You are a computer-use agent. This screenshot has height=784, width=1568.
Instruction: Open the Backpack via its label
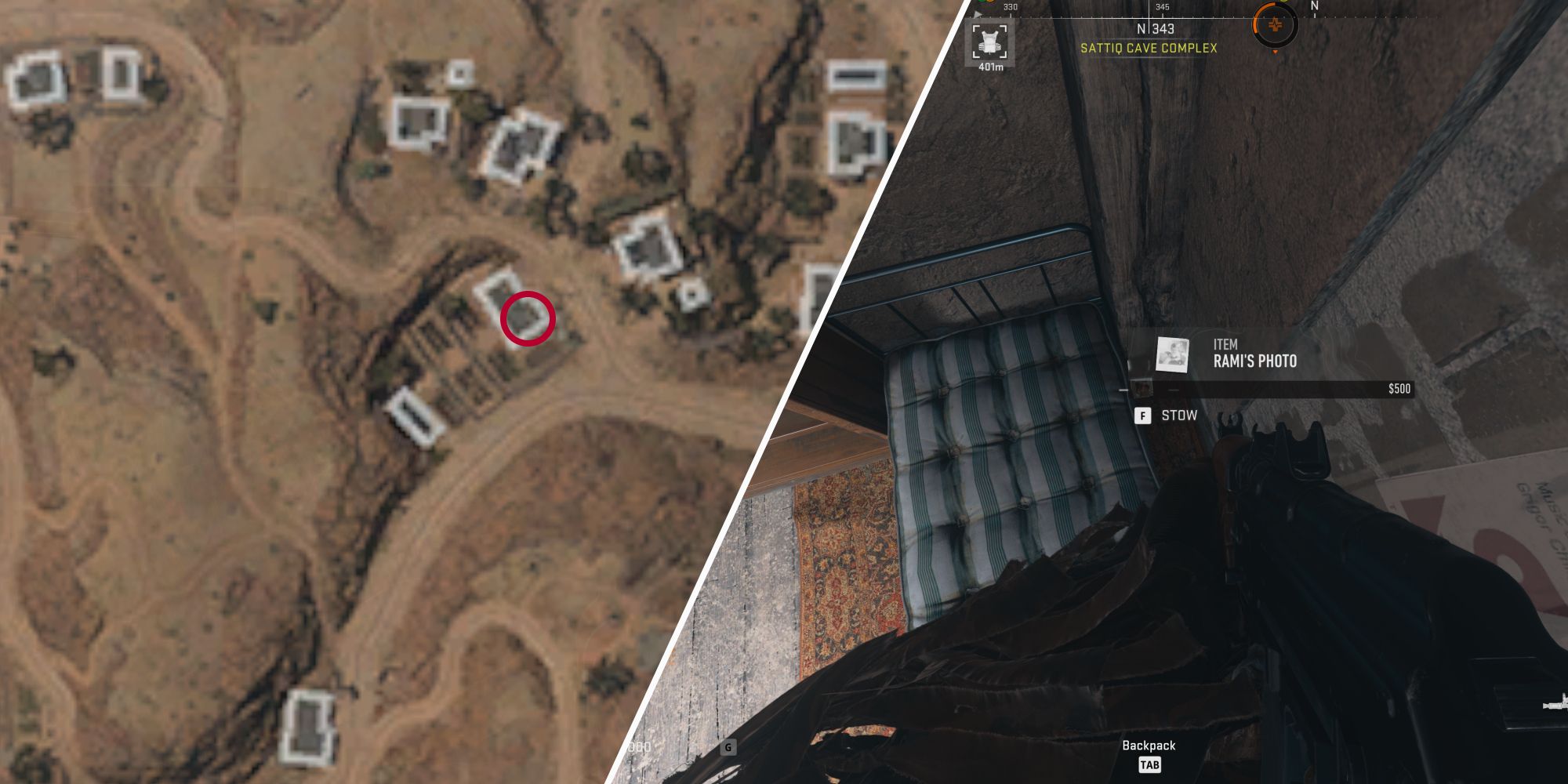point(1148,746)
